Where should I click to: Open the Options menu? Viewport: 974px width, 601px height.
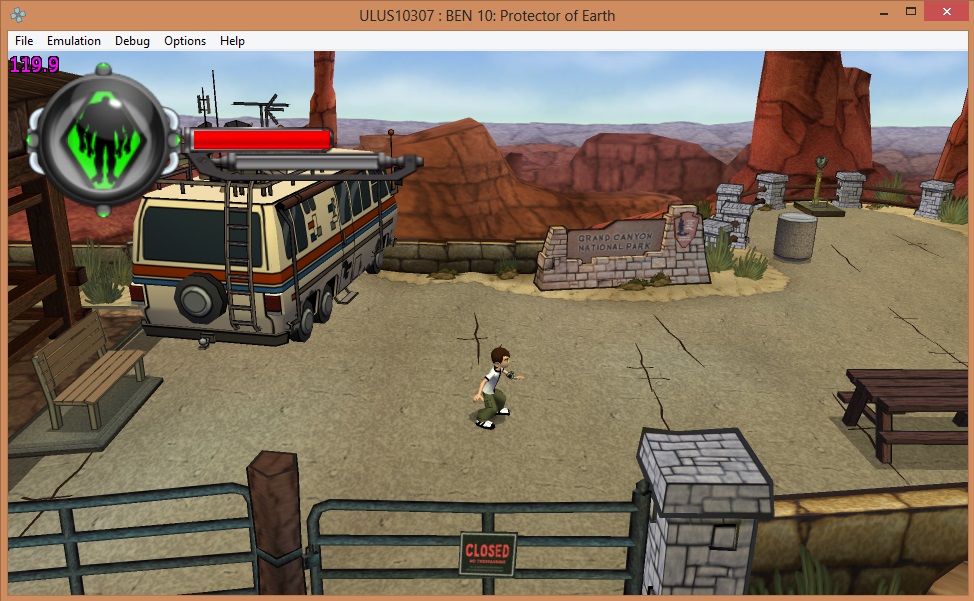[x=185, y=41]
